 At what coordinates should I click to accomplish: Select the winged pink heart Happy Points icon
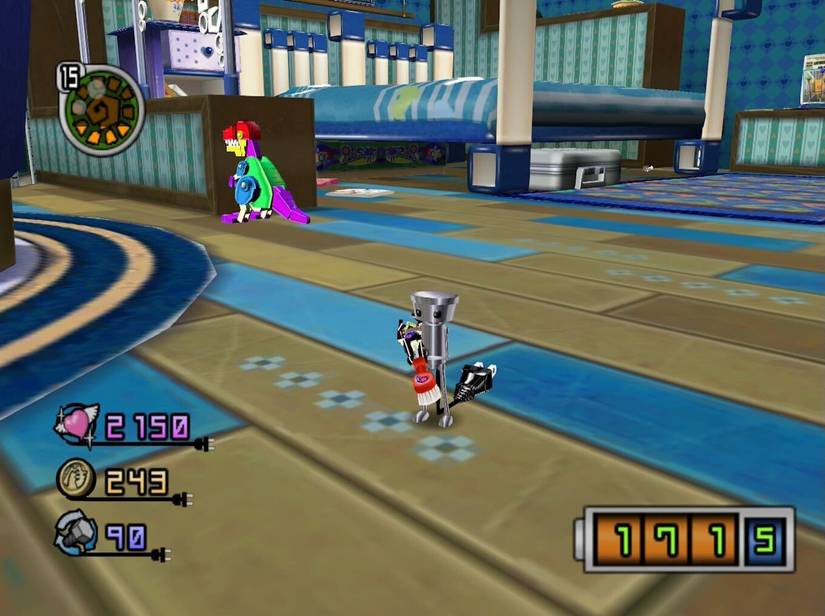[76, 426]
